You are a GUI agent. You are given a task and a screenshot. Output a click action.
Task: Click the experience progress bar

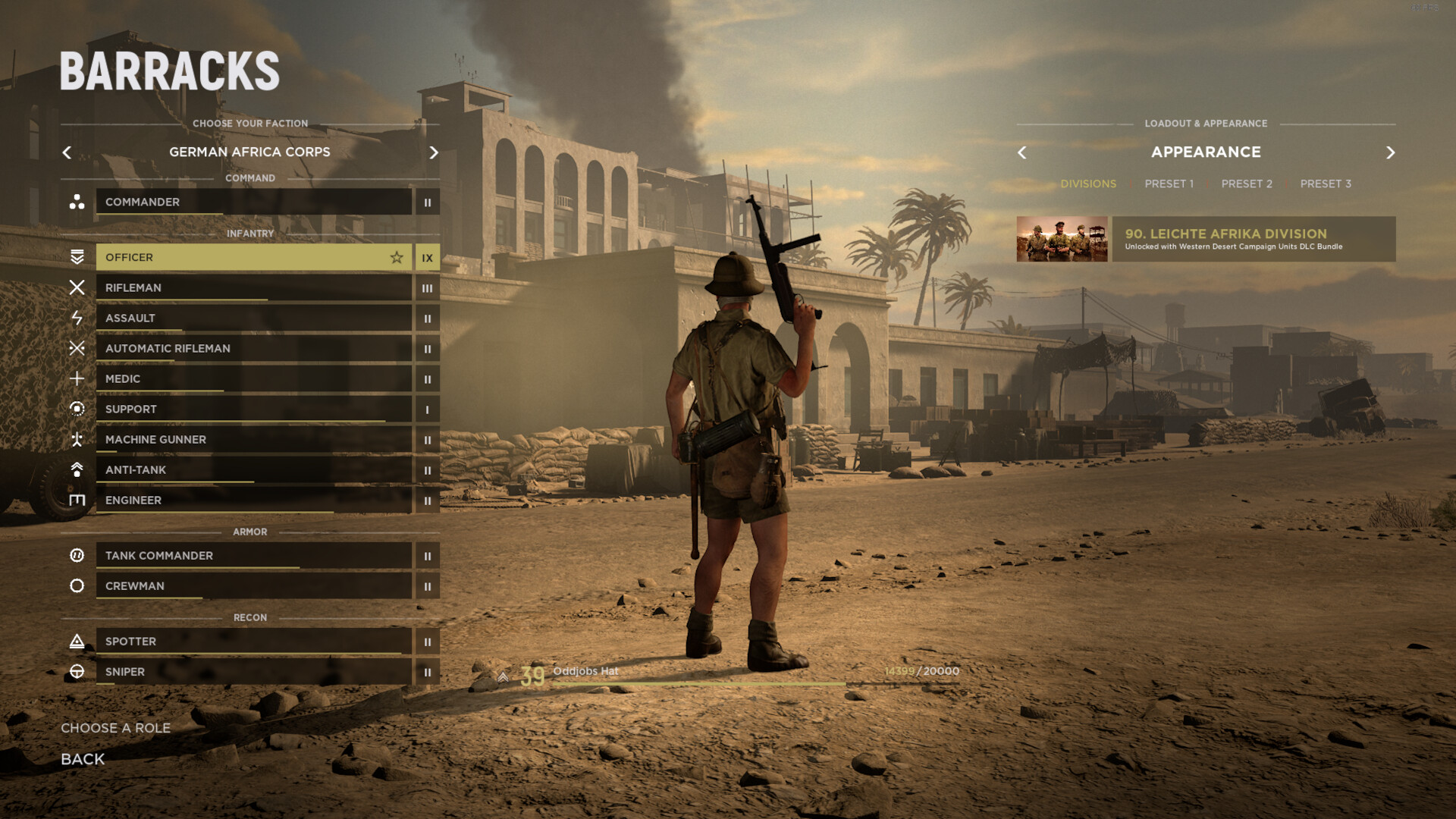732,683
